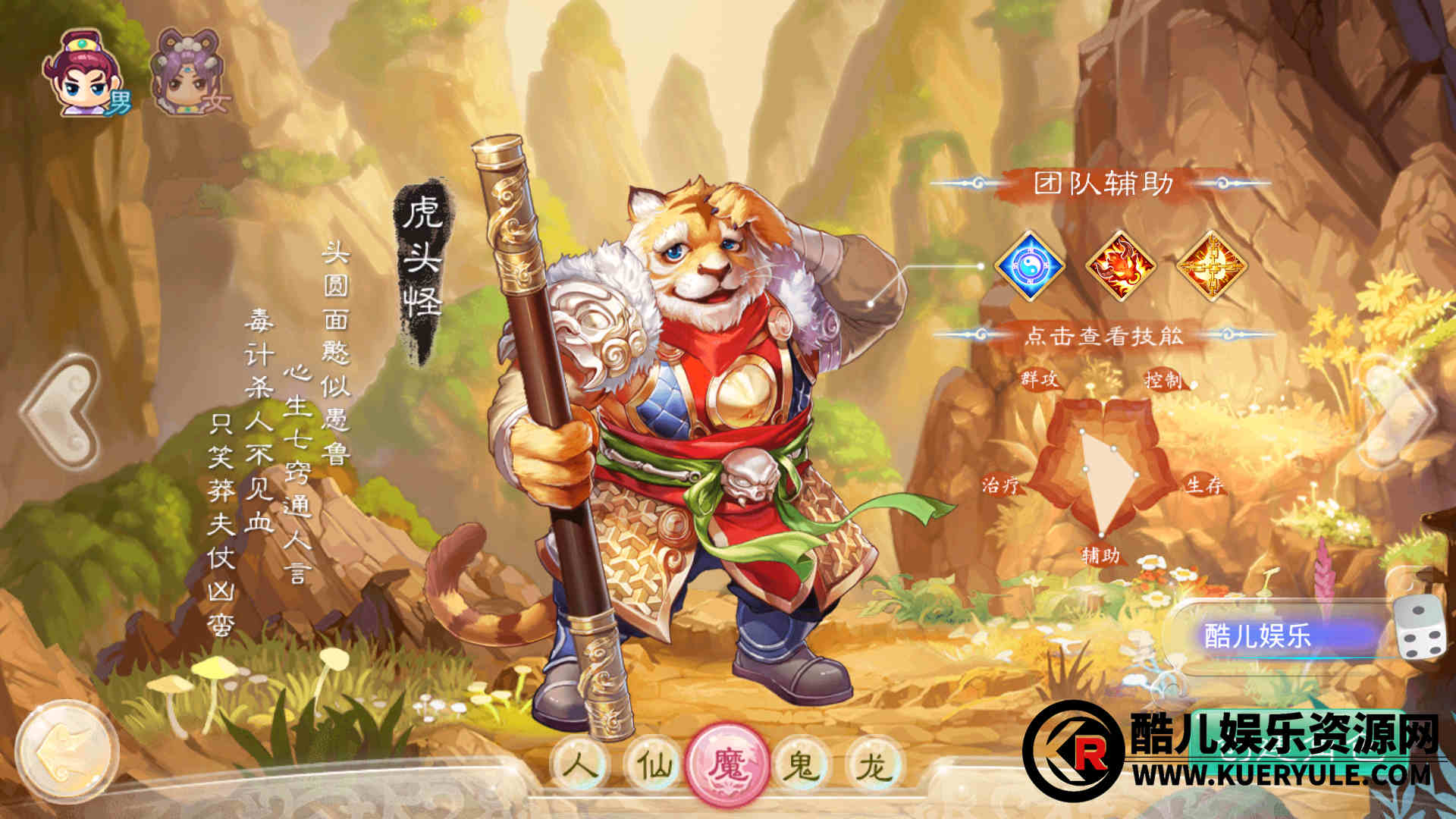View the blue yin-yang skill icon
Screen dimensions: 1456x819
(x=1030, y=266)
